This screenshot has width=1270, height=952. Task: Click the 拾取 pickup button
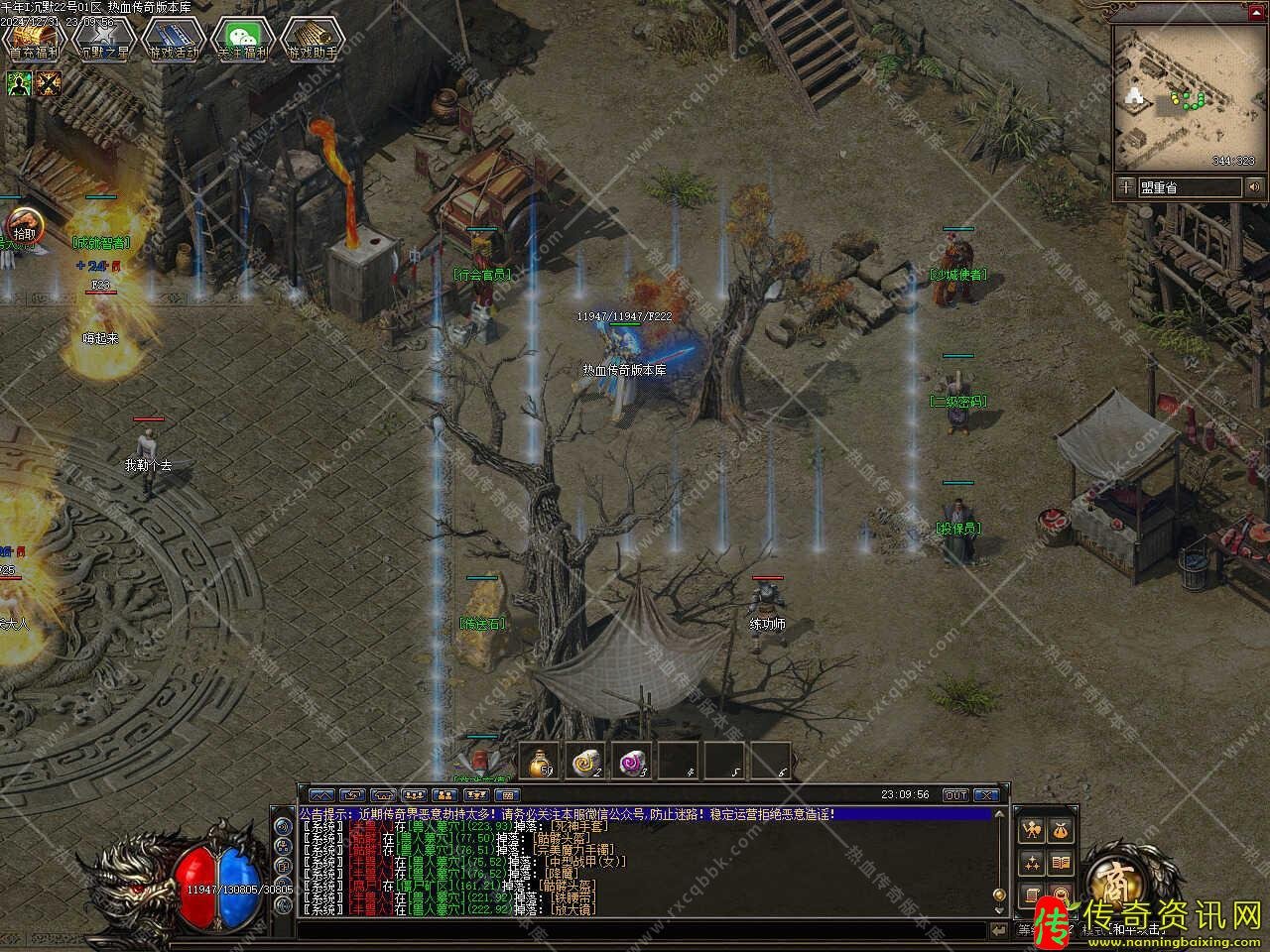(x=22, y=227)
